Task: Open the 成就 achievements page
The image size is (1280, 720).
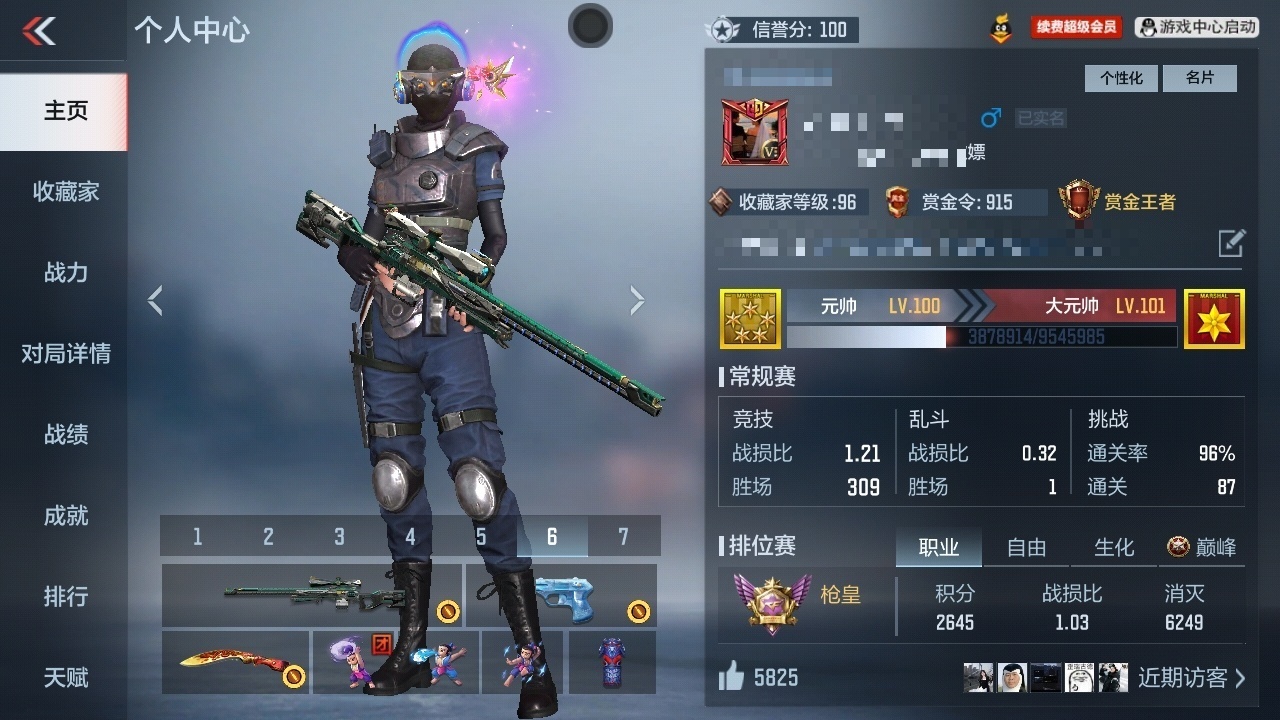Action: point(65,515)
